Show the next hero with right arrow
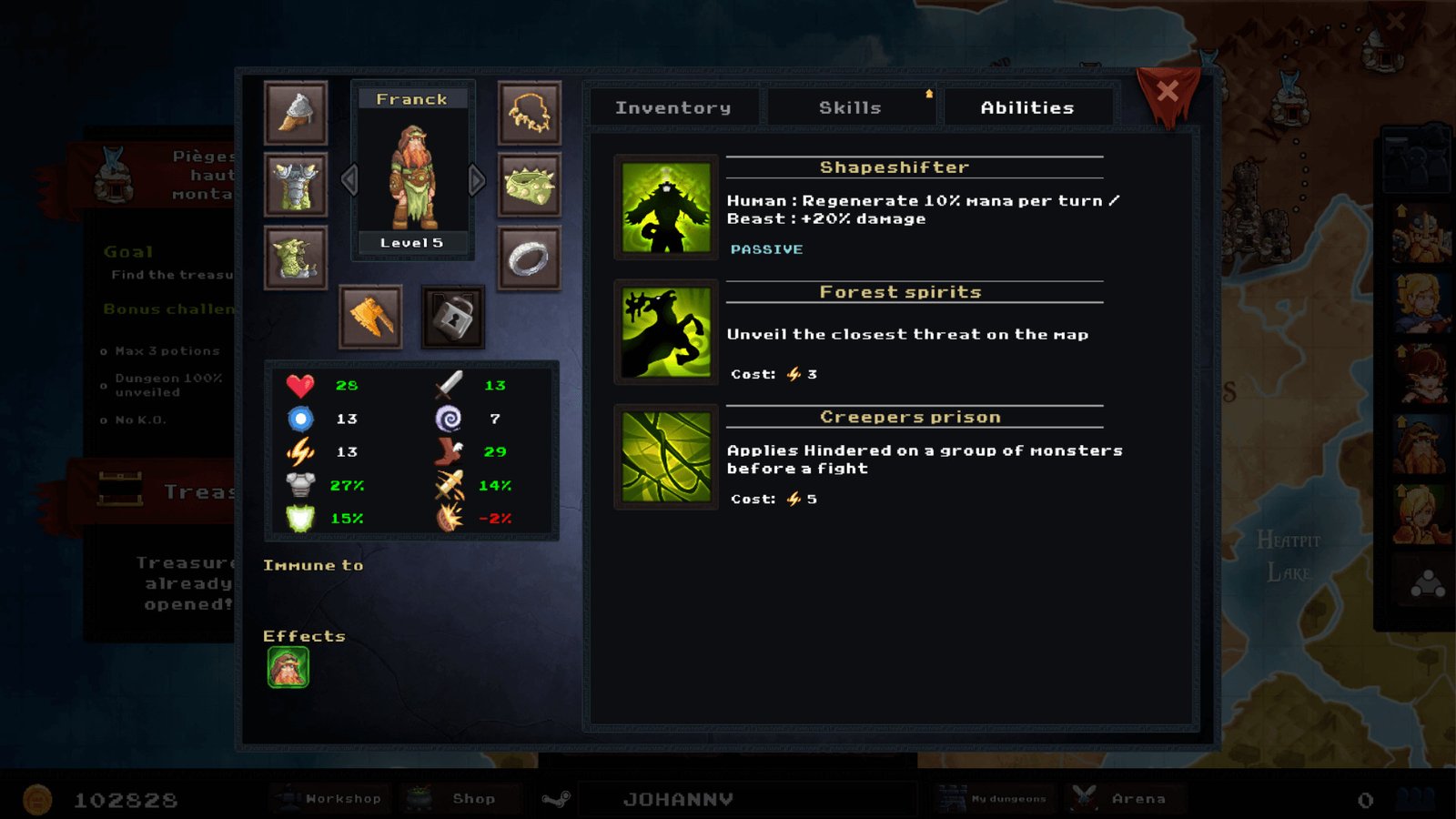 click(477, 180)
